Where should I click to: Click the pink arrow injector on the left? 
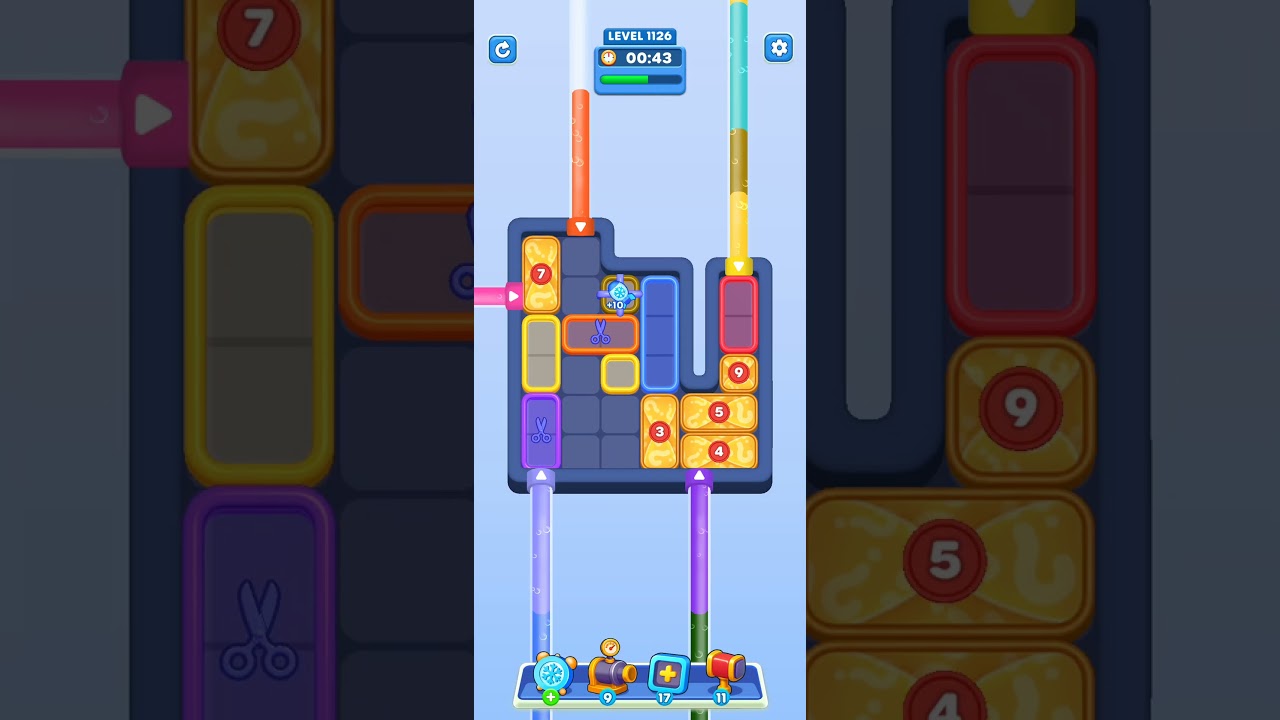(511, 295)
